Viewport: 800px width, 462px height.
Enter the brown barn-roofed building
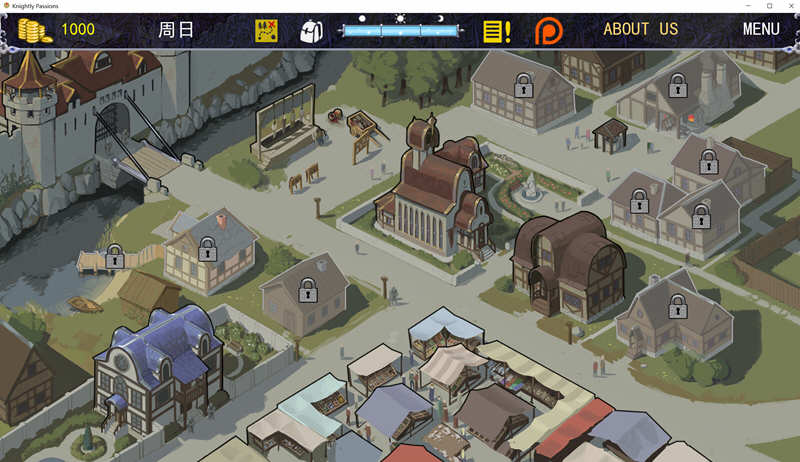(x=567, y=262)
